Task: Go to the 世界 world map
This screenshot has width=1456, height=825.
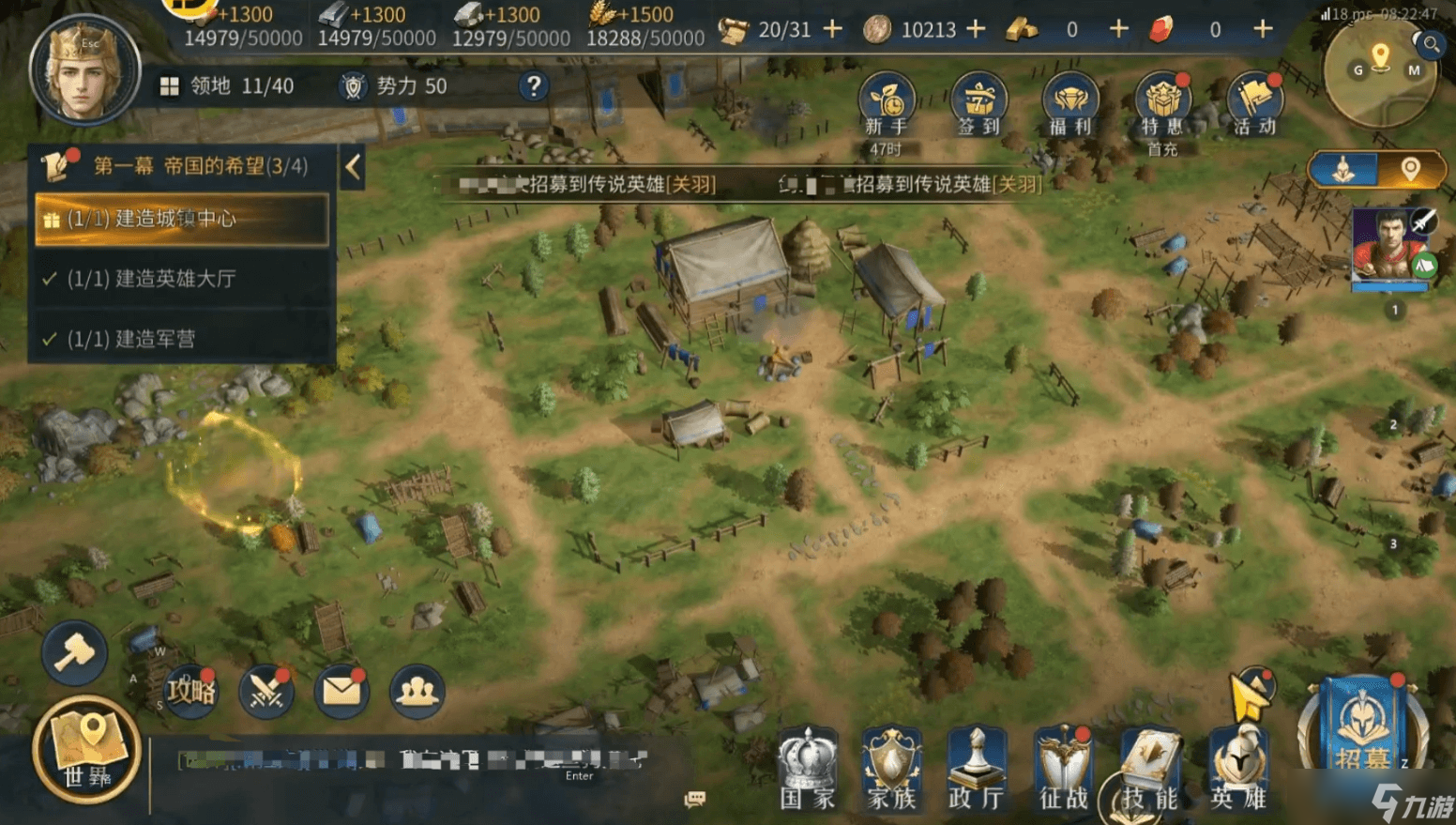Action: pyautogui.click(x=87, y=749)
